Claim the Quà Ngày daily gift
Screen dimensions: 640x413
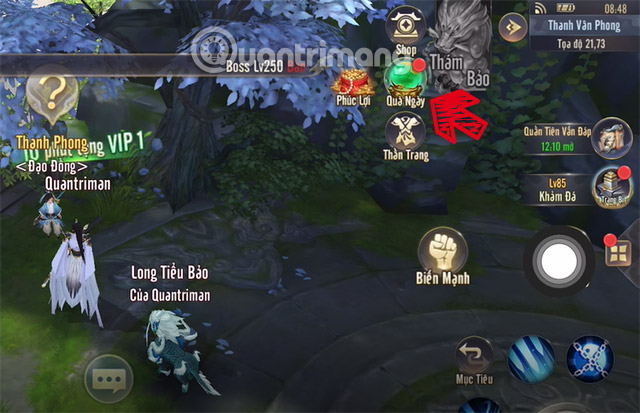[406, 80]
